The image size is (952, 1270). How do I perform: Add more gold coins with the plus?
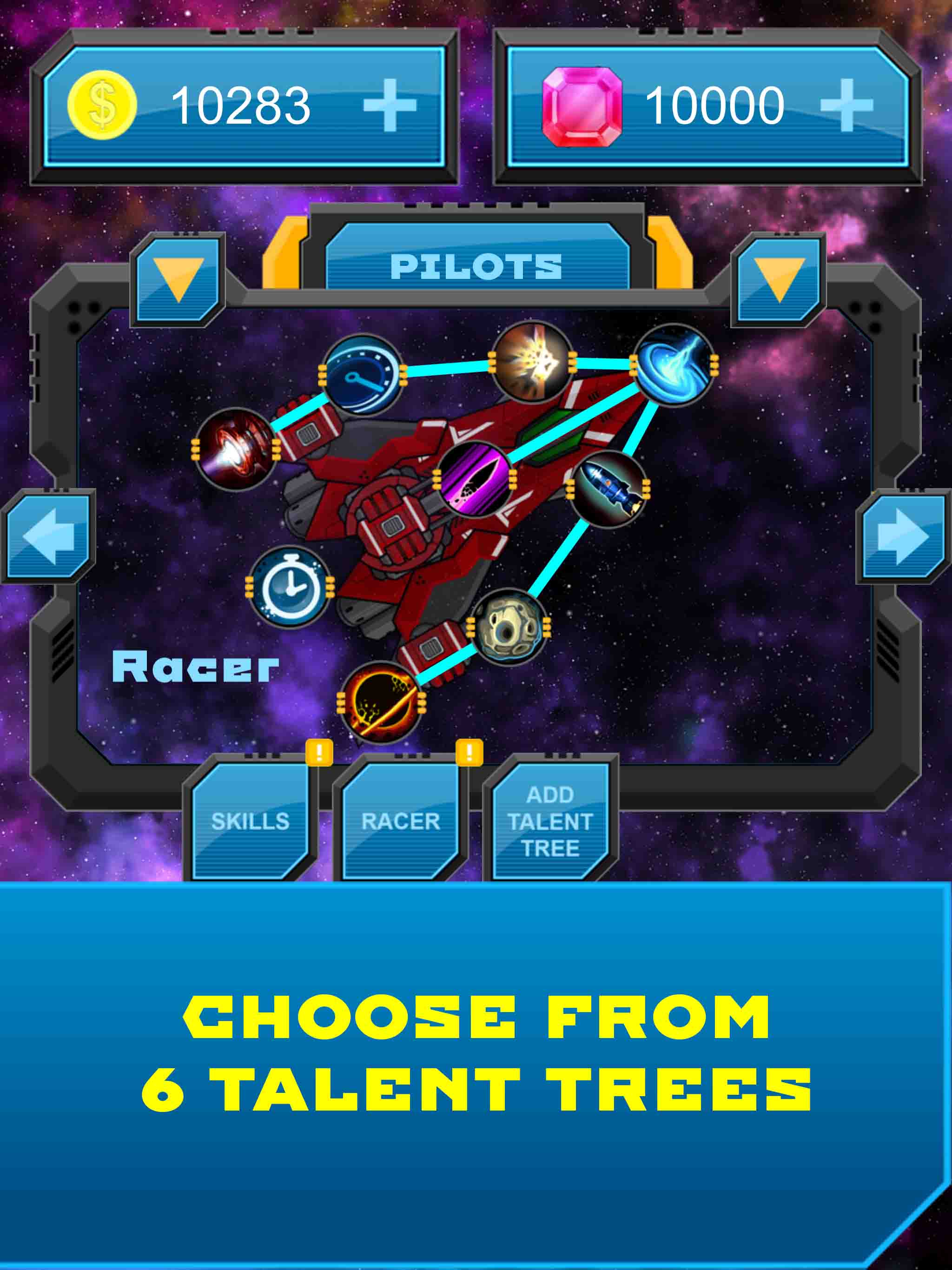tap(390, 105)
